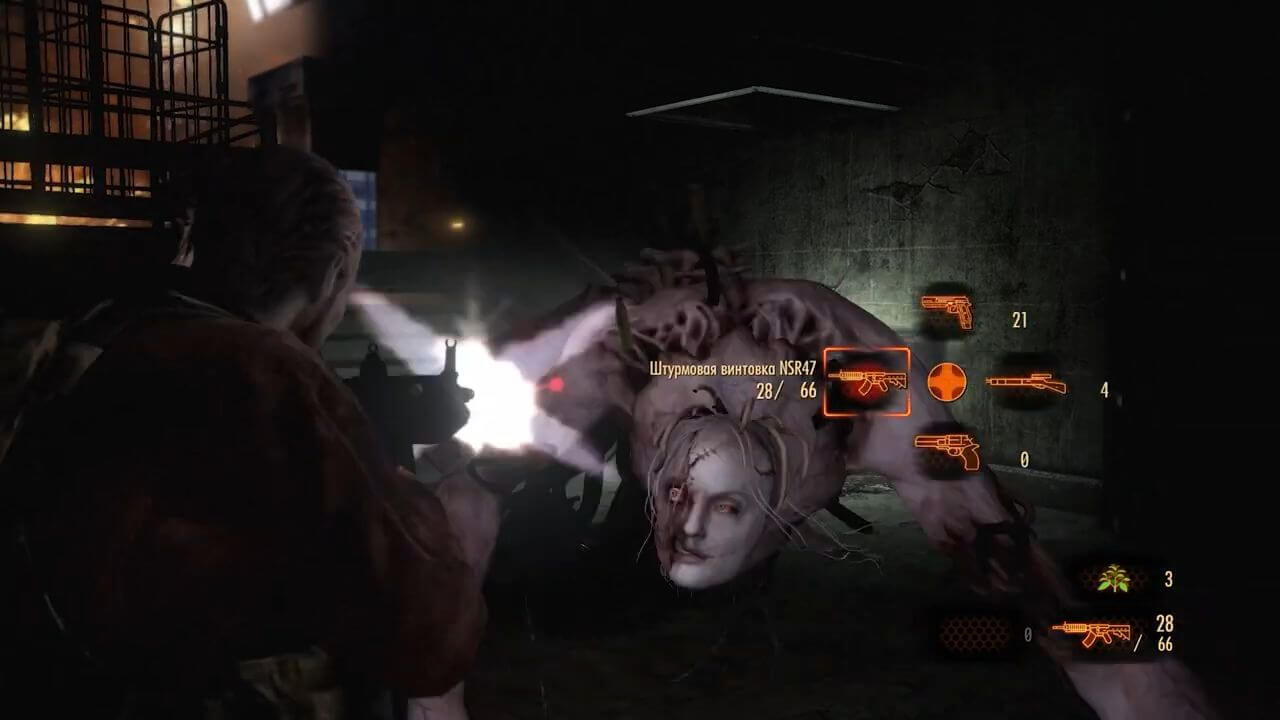Use the green herb item icon
The width and height of the screenshot is (1280, 720).
click(1112, 578)
